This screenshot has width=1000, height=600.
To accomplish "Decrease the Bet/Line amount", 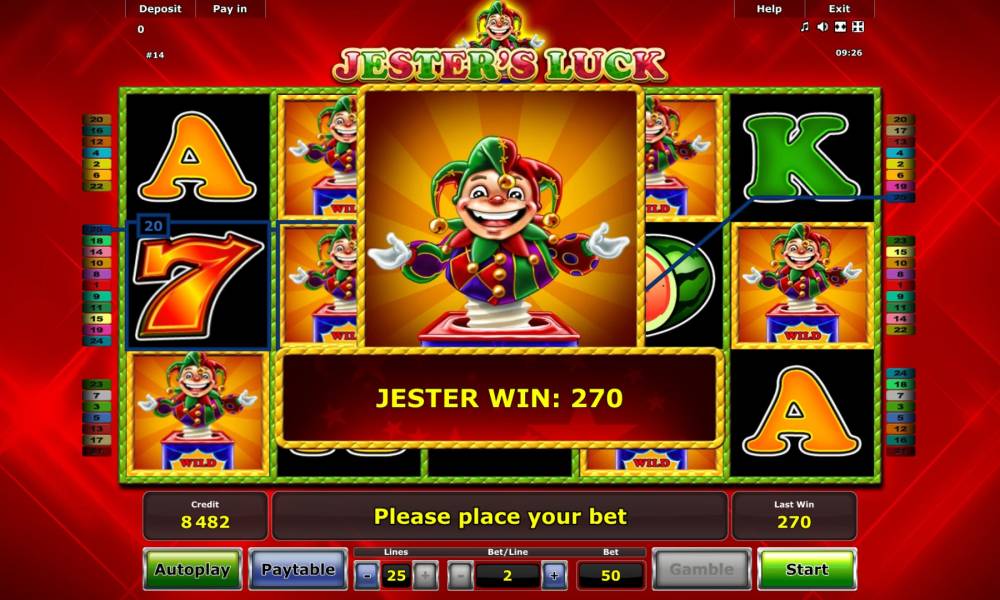I will point(460,575).
